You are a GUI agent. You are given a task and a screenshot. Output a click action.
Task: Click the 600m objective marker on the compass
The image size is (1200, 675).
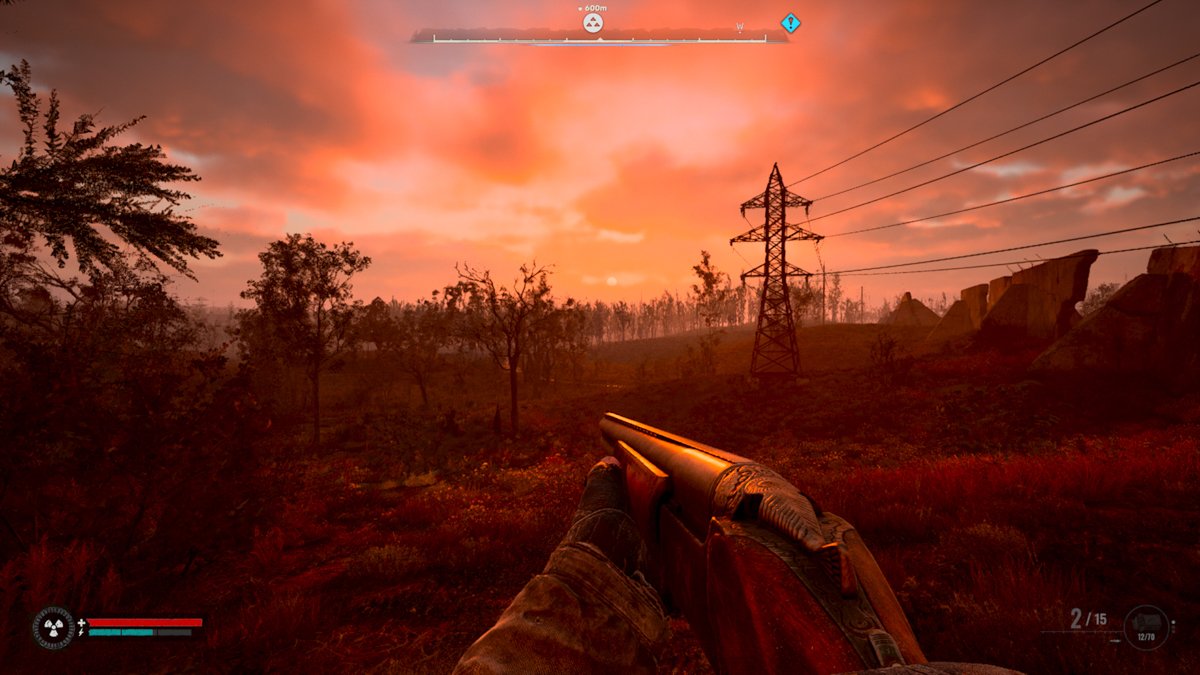click(x=593, y=22)
